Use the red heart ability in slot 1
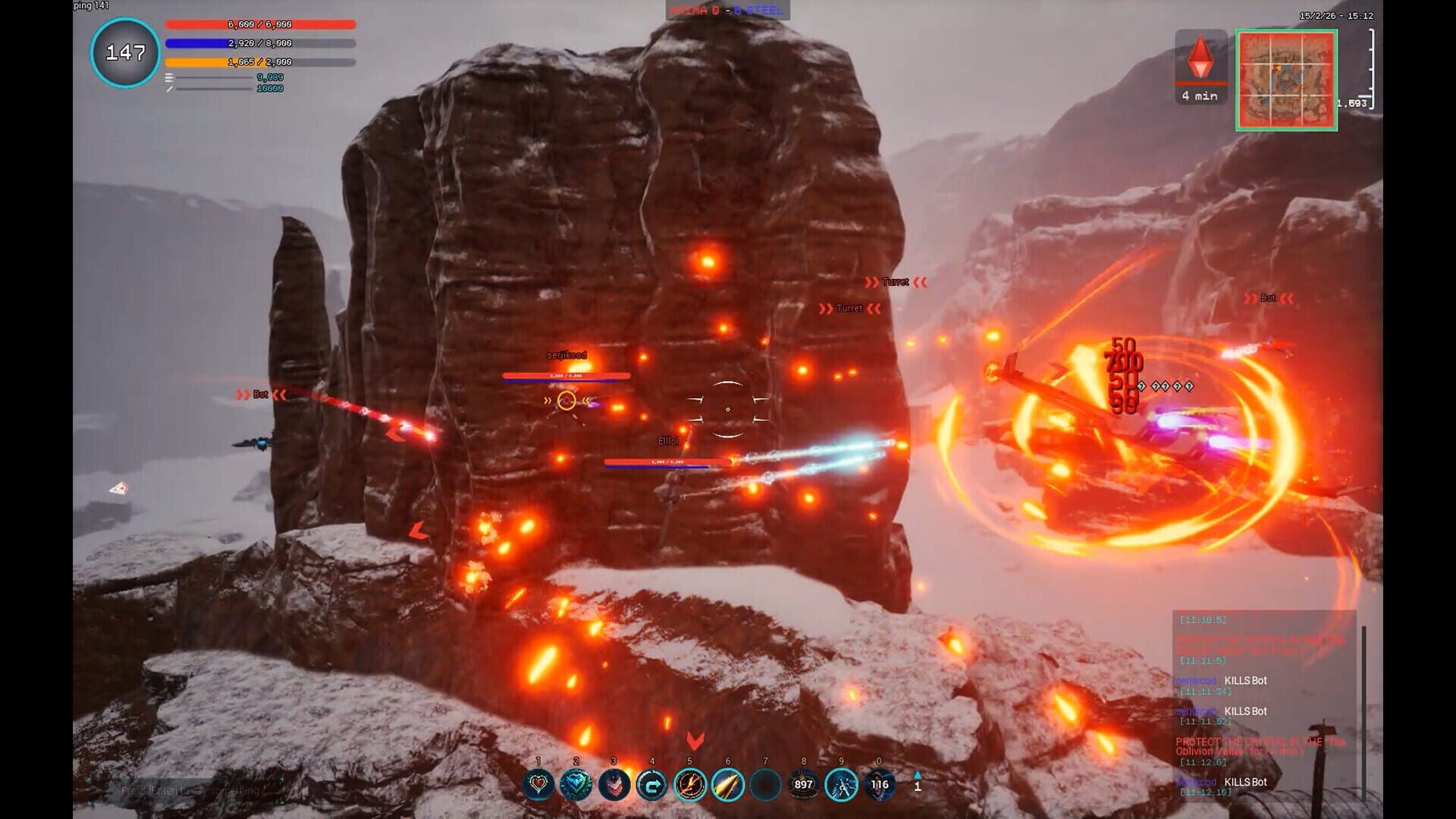Screen dimensions: 1456x819 [538, 785]
